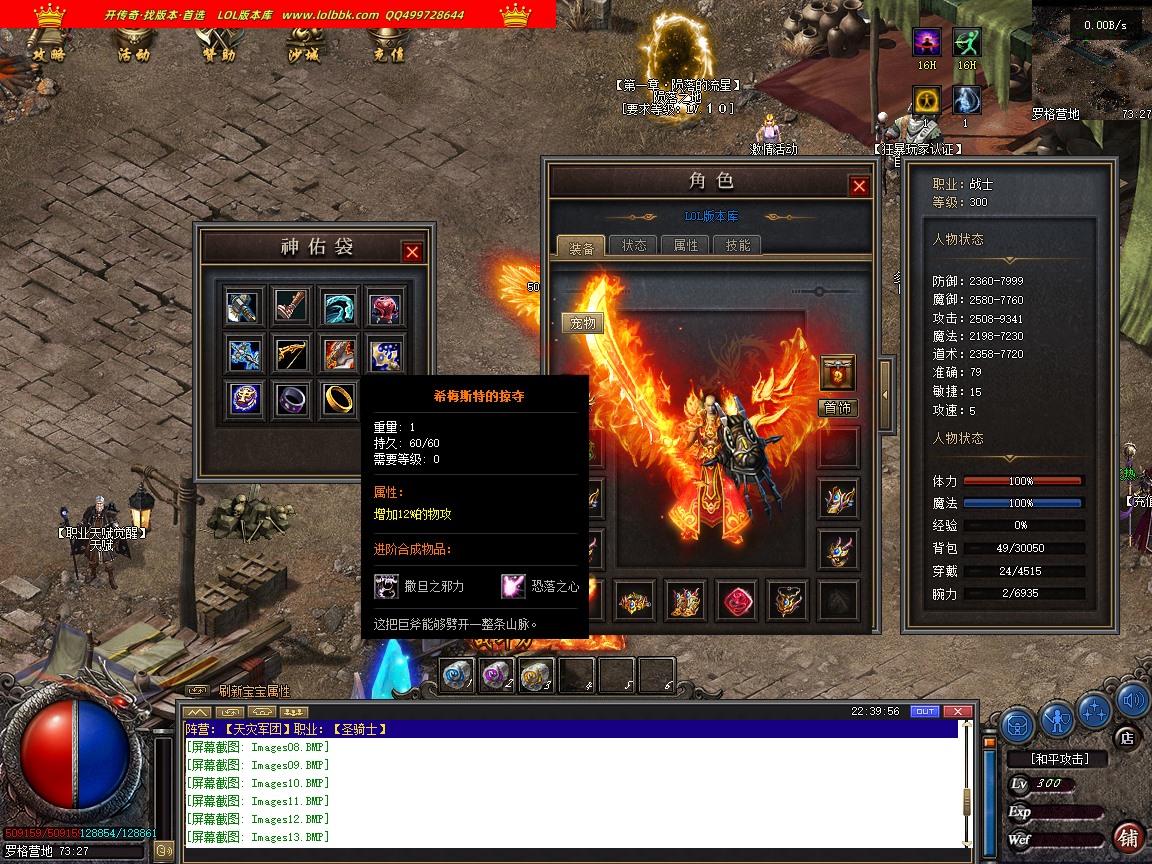Screen dimensions: 1152x864
Task: Close the chat window with red X
Action: (957, 711)
